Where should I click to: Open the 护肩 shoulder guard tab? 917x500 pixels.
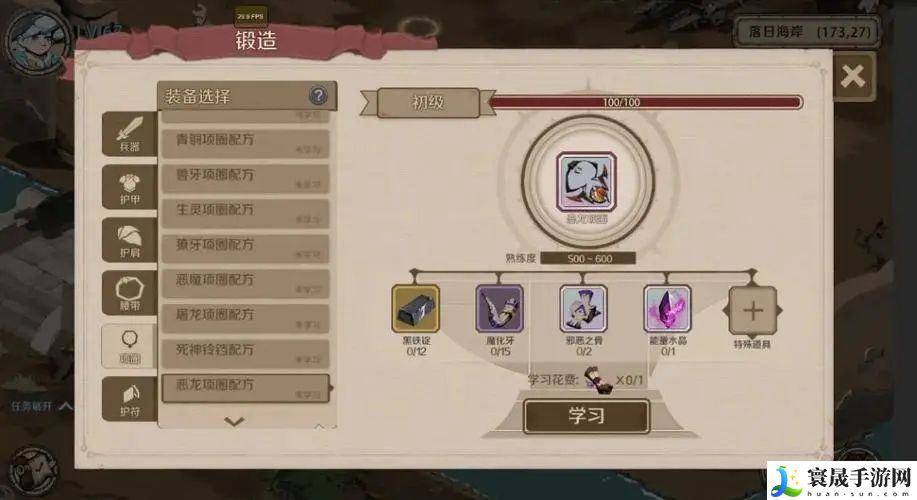[130, 241]
